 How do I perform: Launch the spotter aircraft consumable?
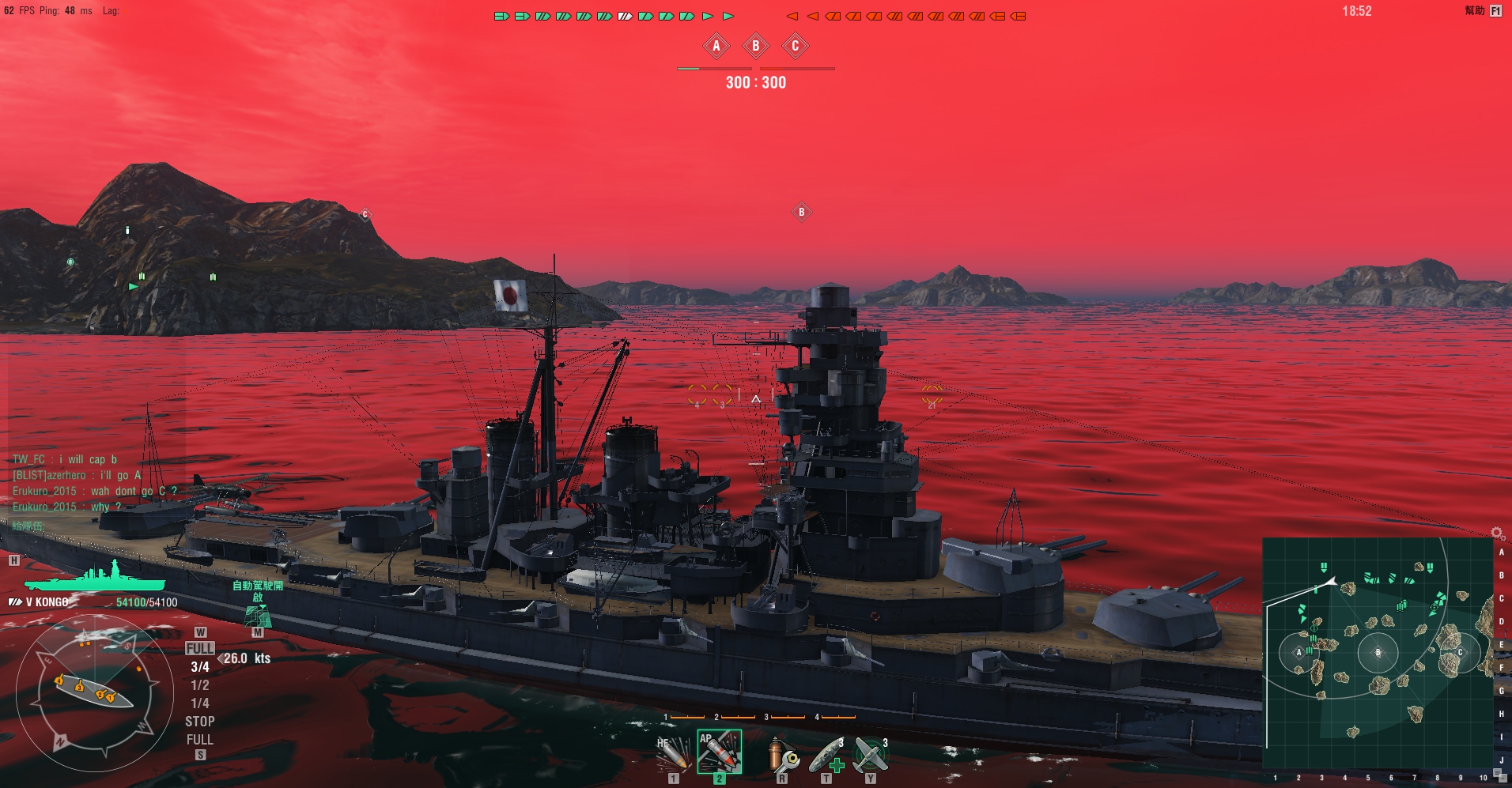coord(871,754)
